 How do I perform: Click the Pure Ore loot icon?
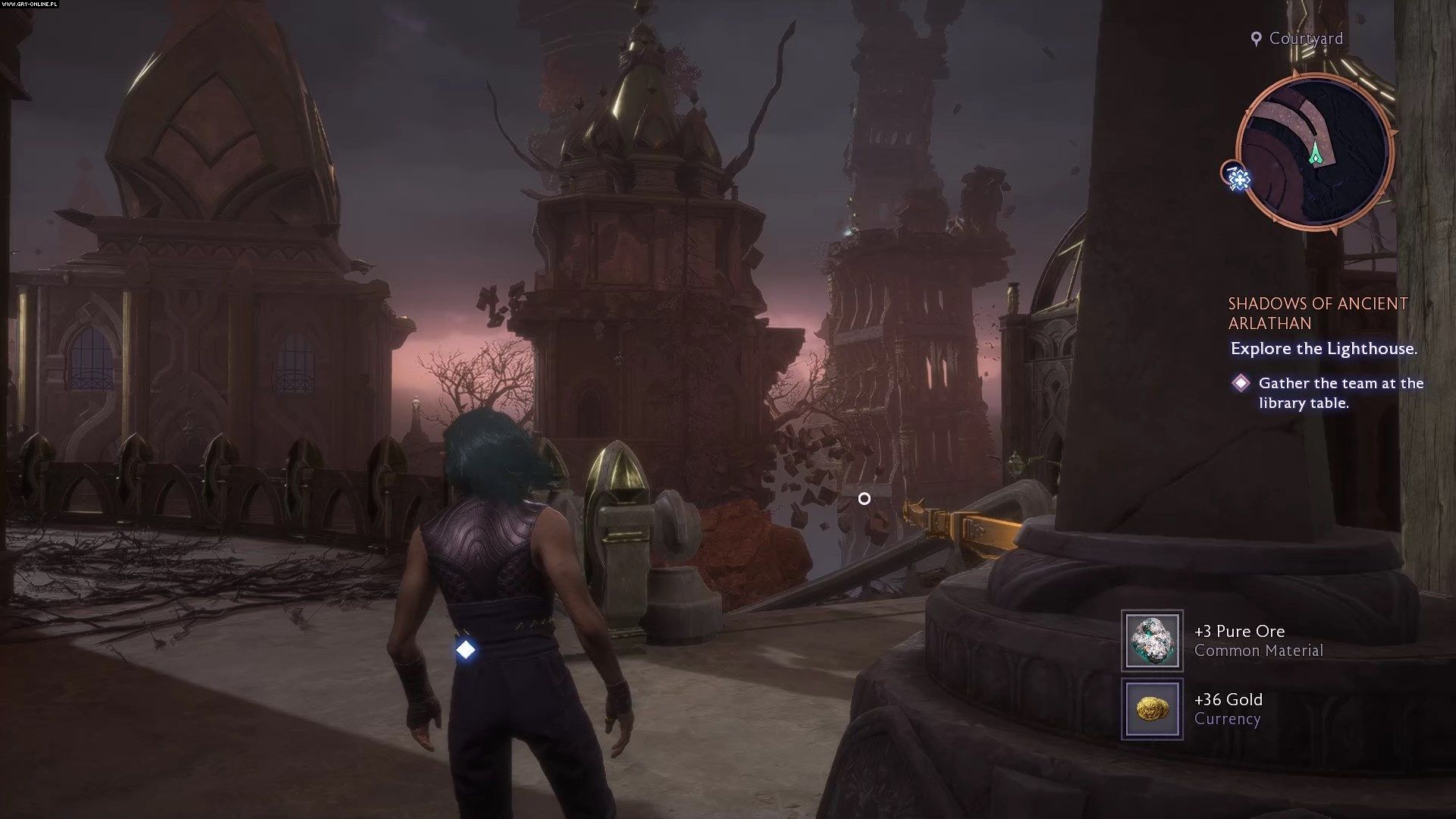tap(1152, 641)
